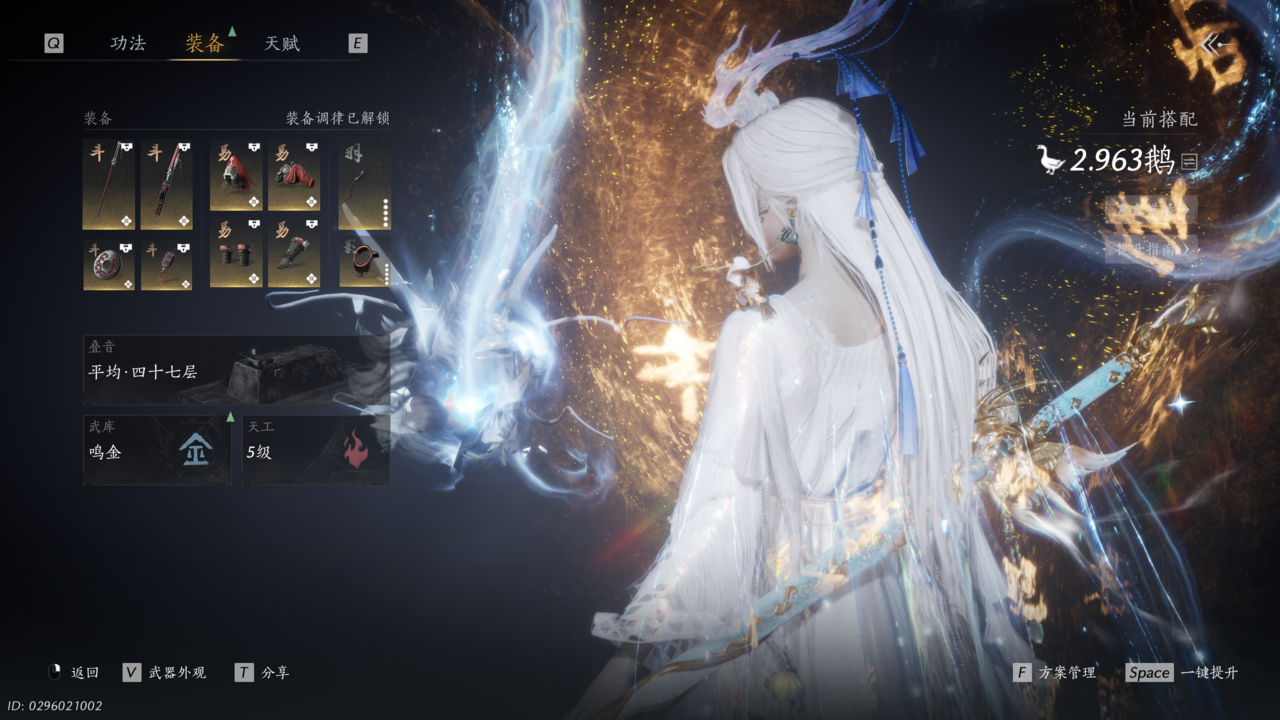Open the 提升指南 guide

(x=1150, y=248)
